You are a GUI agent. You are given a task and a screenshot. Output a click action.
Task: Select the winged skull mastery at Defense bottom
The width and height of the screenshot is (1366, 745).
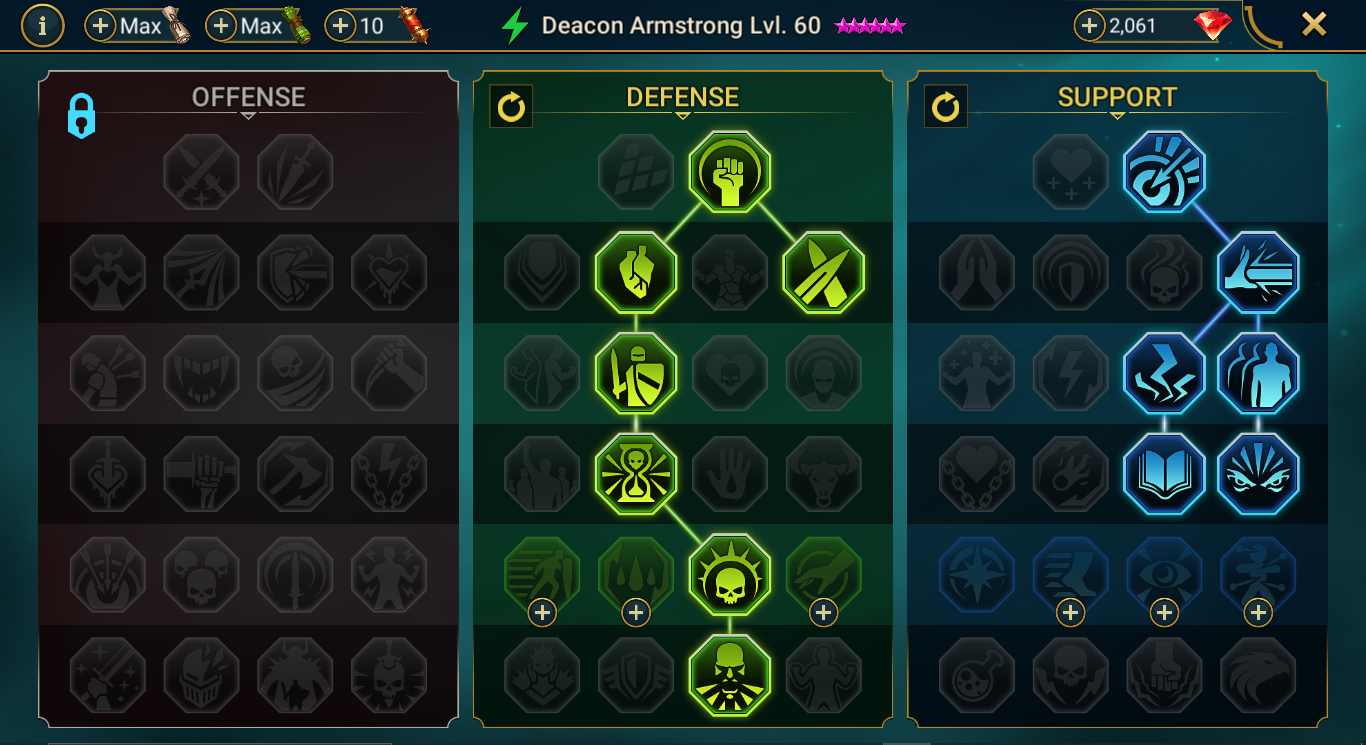click(729, 674)
